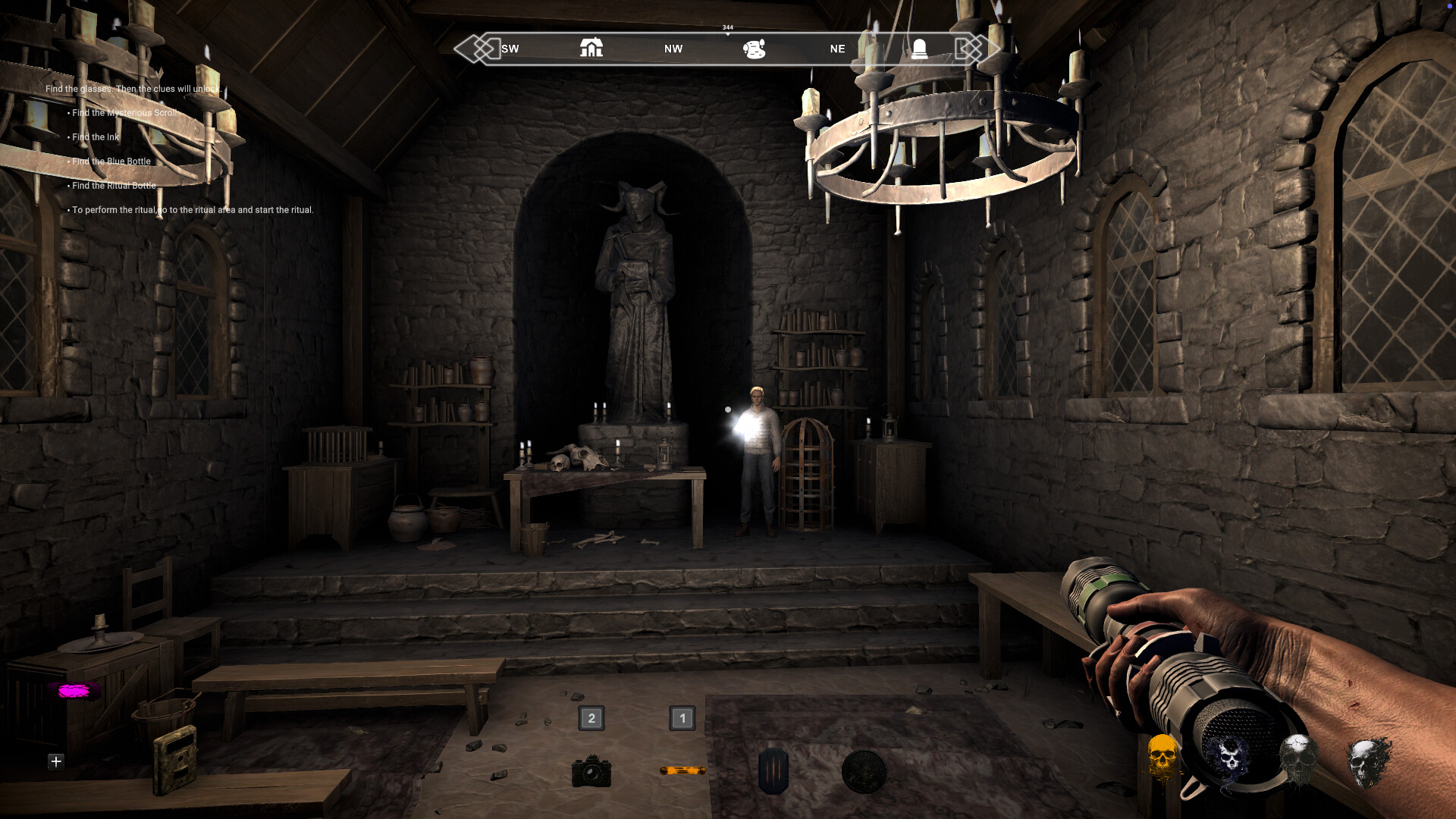Screen dimensions: 1456x819
Task: Click the pink glowing marker on the crate
Action: (74, 690)
